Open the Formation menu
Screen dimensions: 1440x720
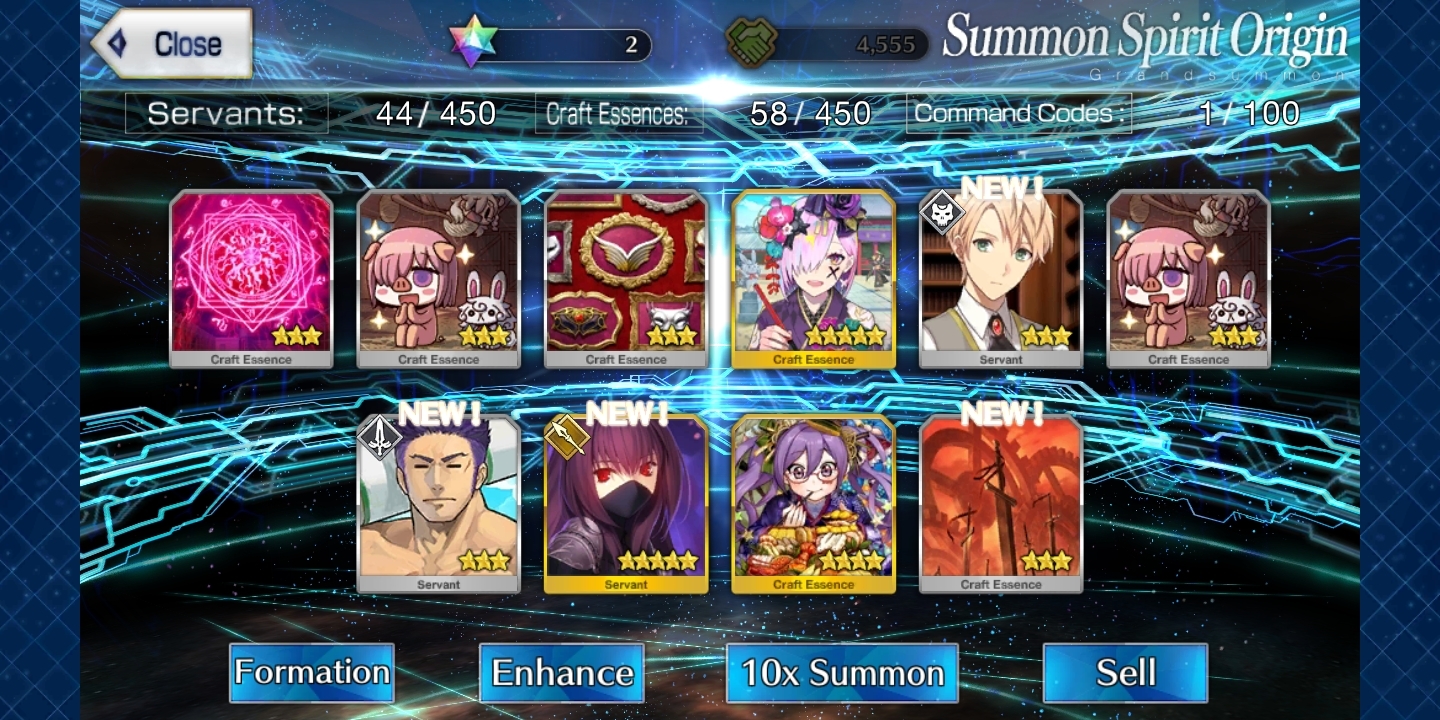pyautogui.click(x=312, y=672)
